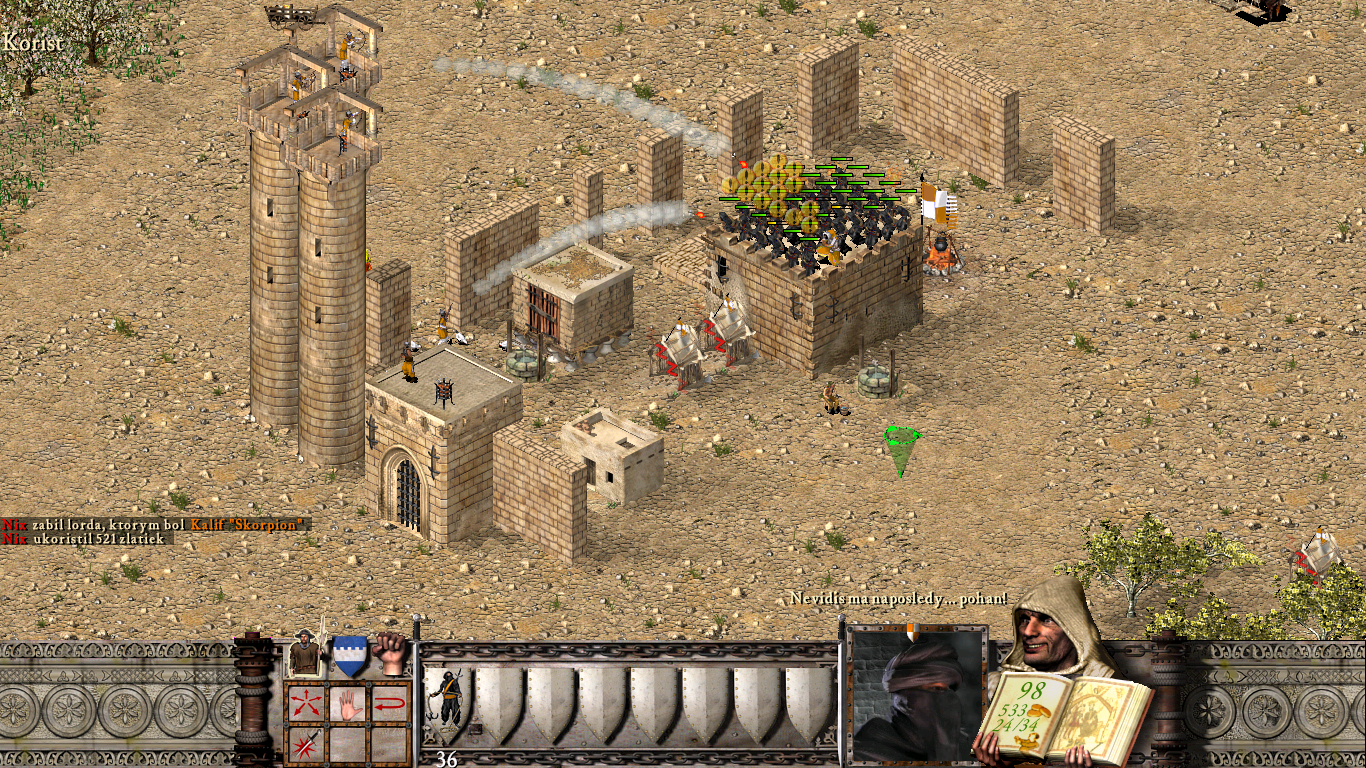Disband troops with the red arrows button
This screenshot has width=1366, height=768.
click(304, 703)
